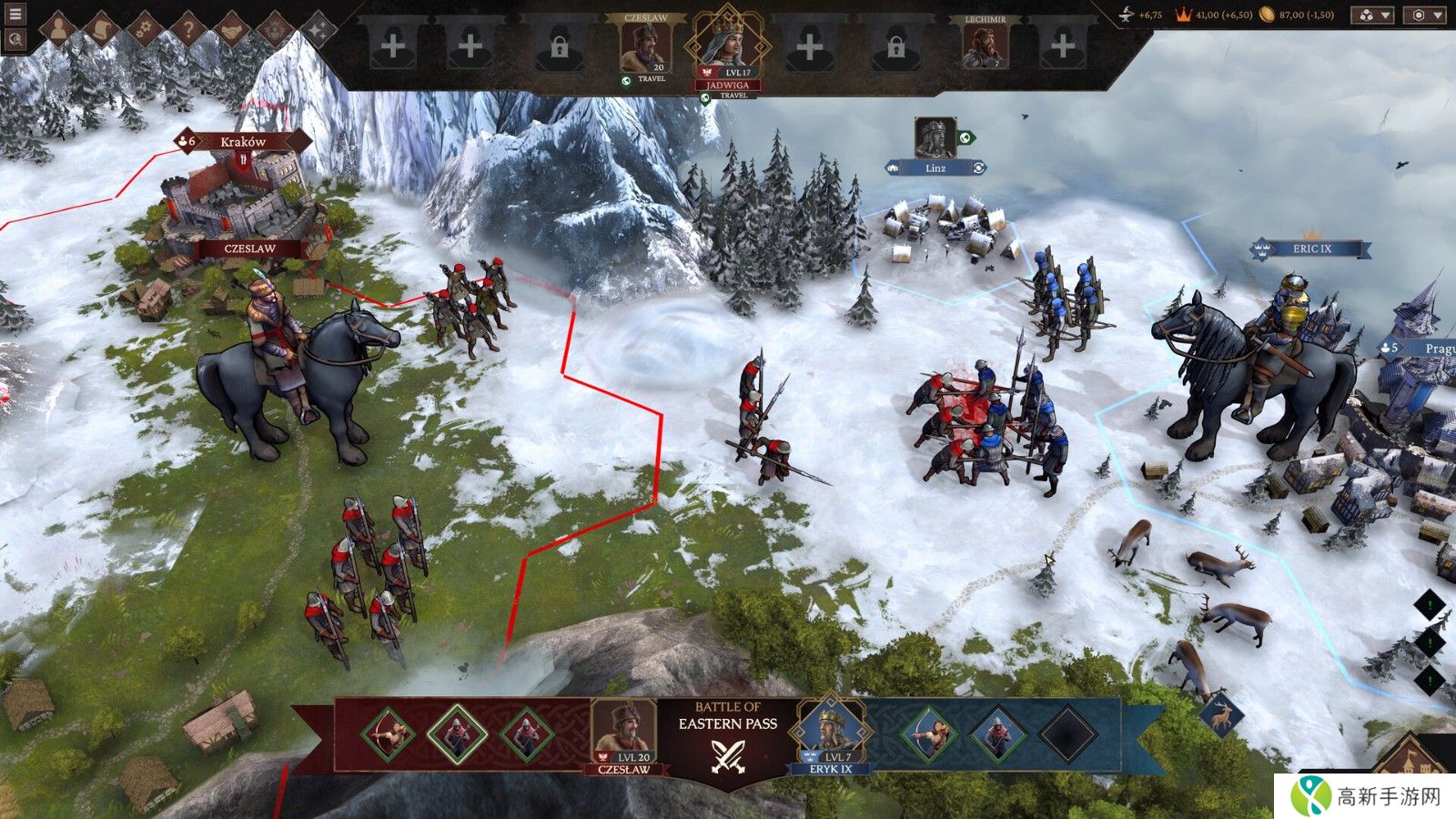Click the magnifier search button
Image resolution: width=1456 pixels, height=819 pixels.
click(15, 39)
